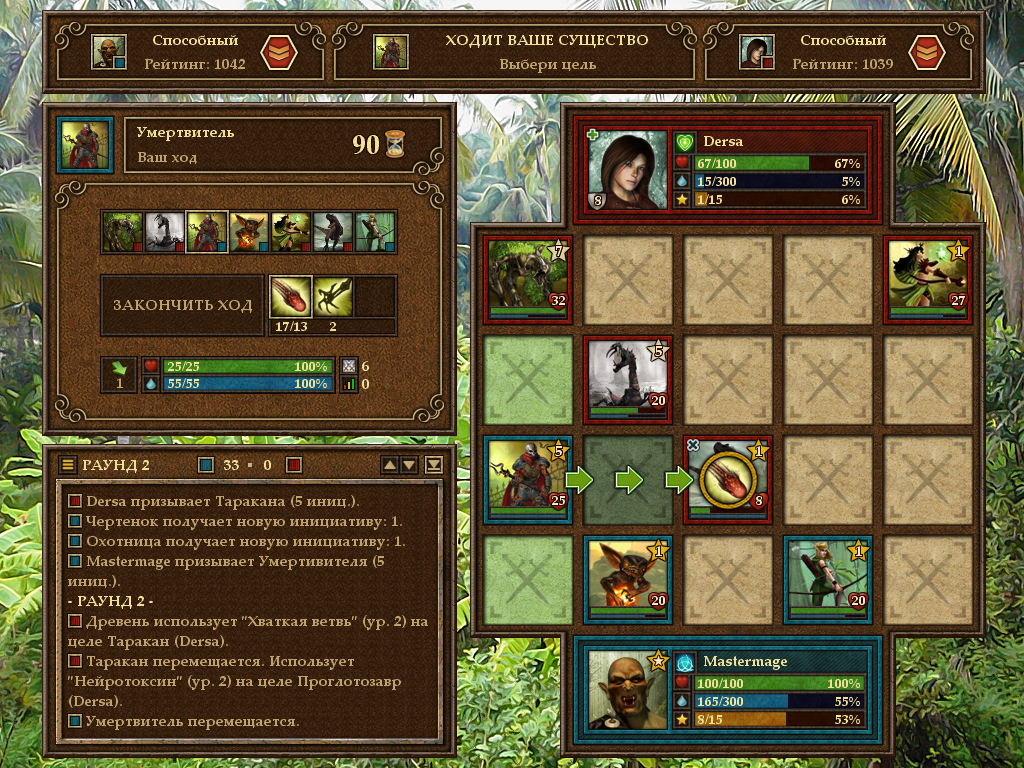Activate the dark clawed-hand ability
Image resolution: width=1024 pixels, height=768 pixels.
click(333, 296)
